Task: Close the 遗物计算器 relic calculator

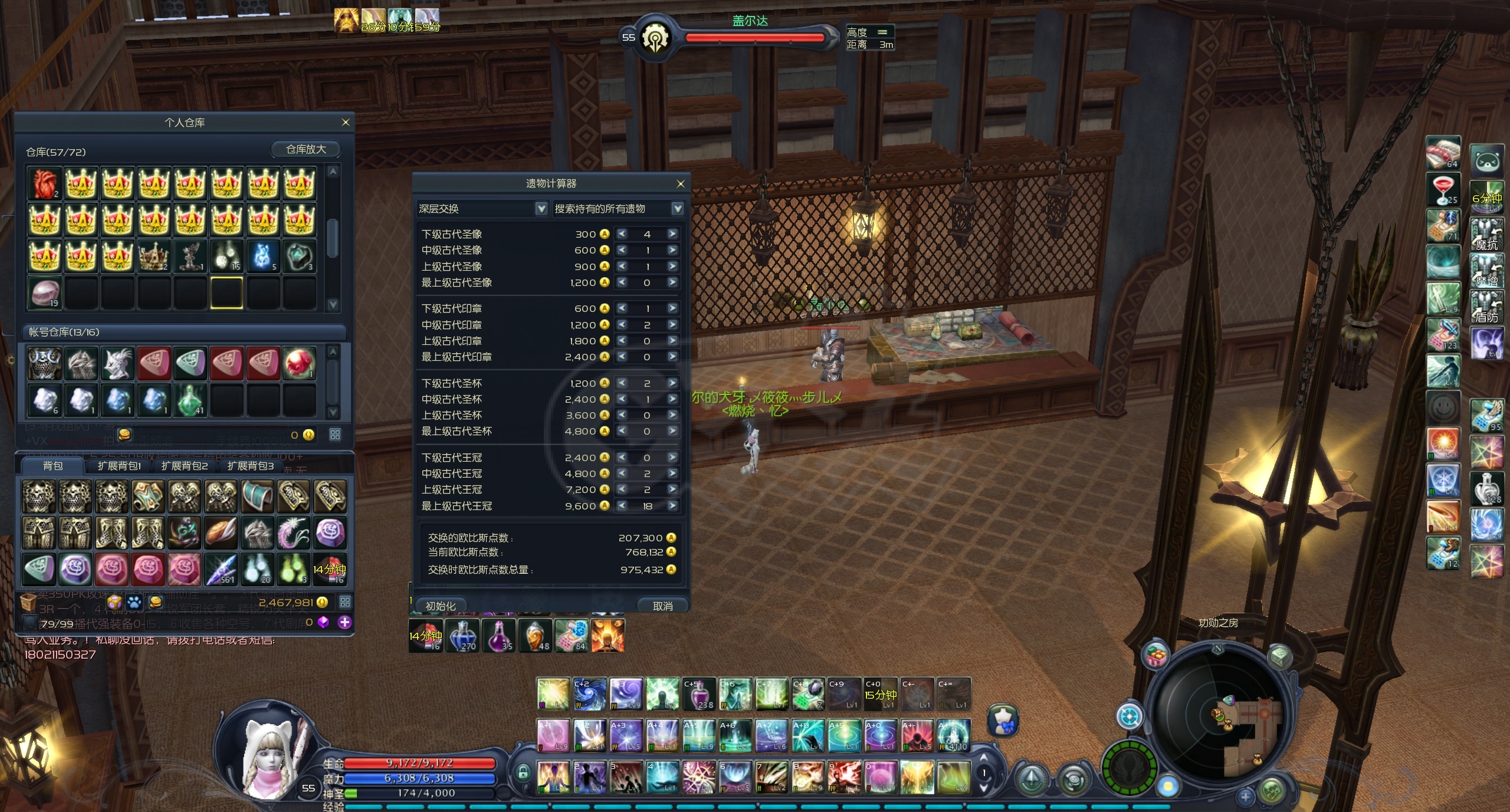Action: pyautogui.click(x=680, y=184)
